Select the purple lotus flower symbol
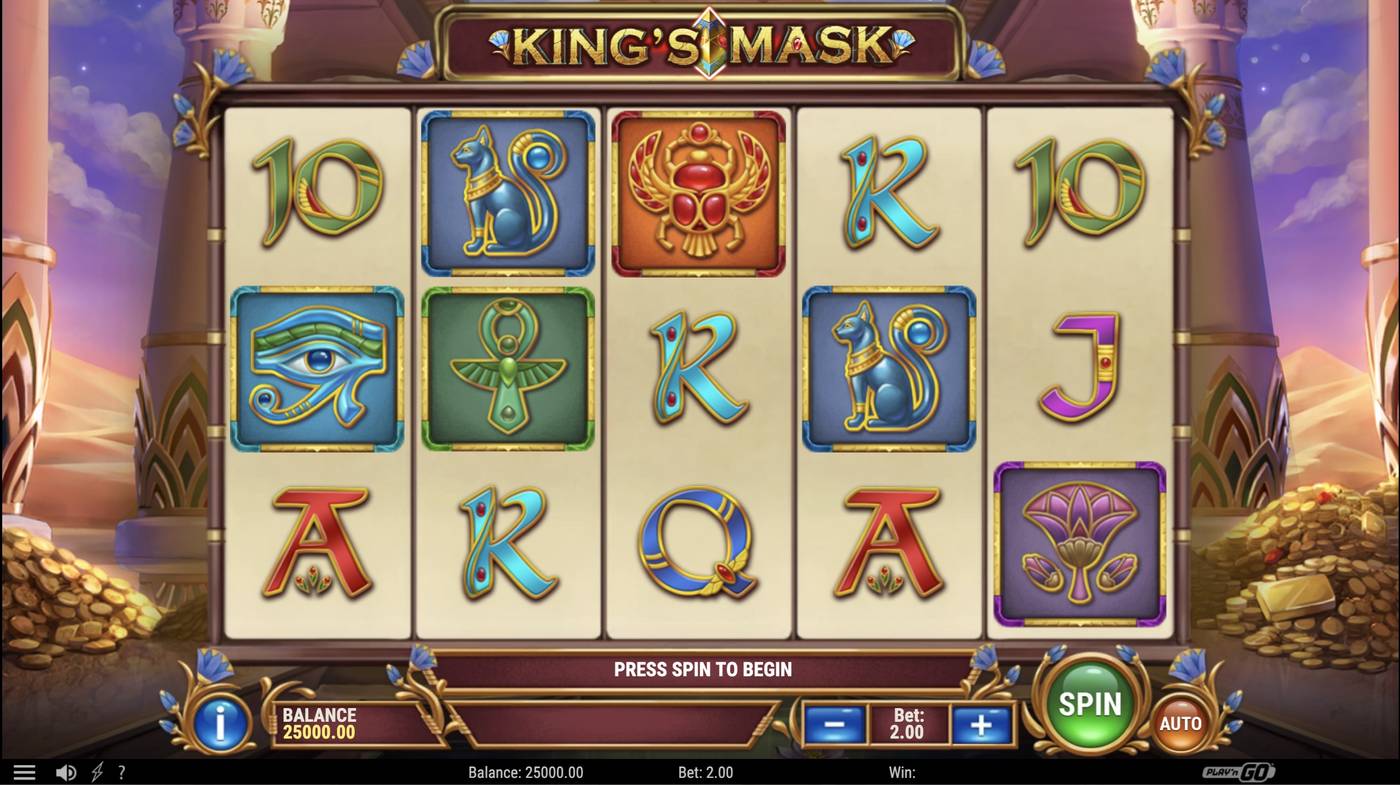This screenshot has height=785, width=1400. (1079, 543)
